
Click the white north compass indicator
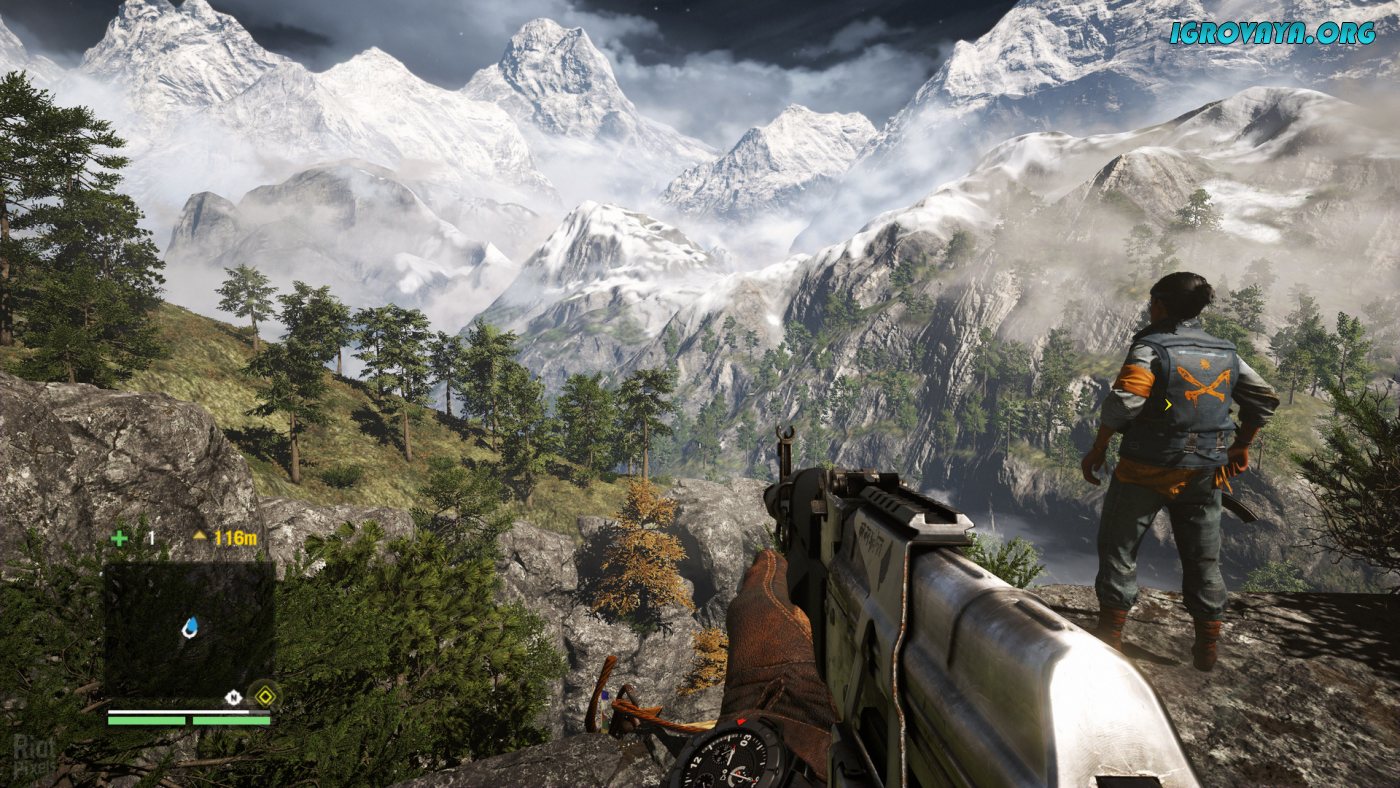click(233, 697)
